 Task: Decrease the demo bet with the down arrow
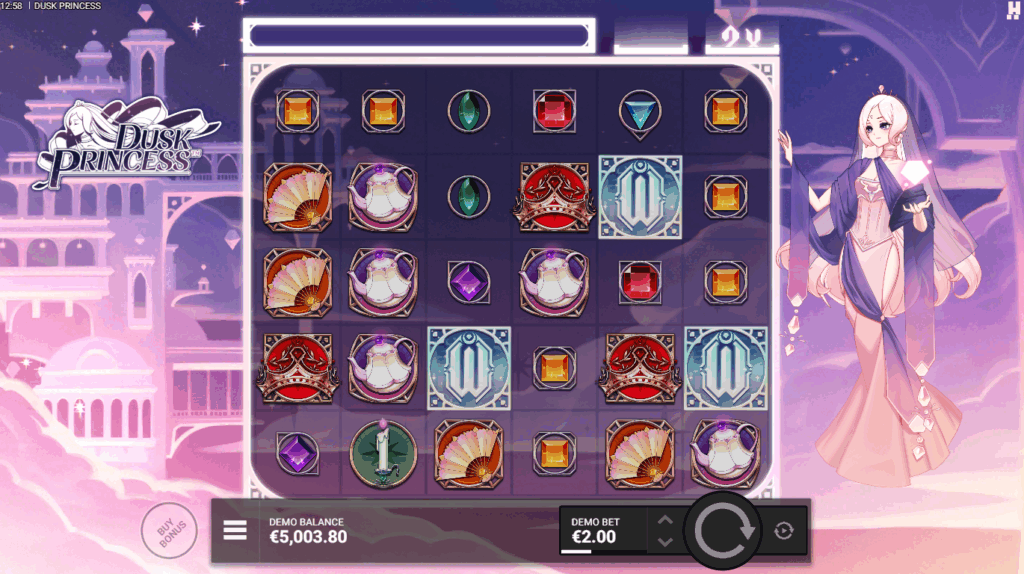665,542
